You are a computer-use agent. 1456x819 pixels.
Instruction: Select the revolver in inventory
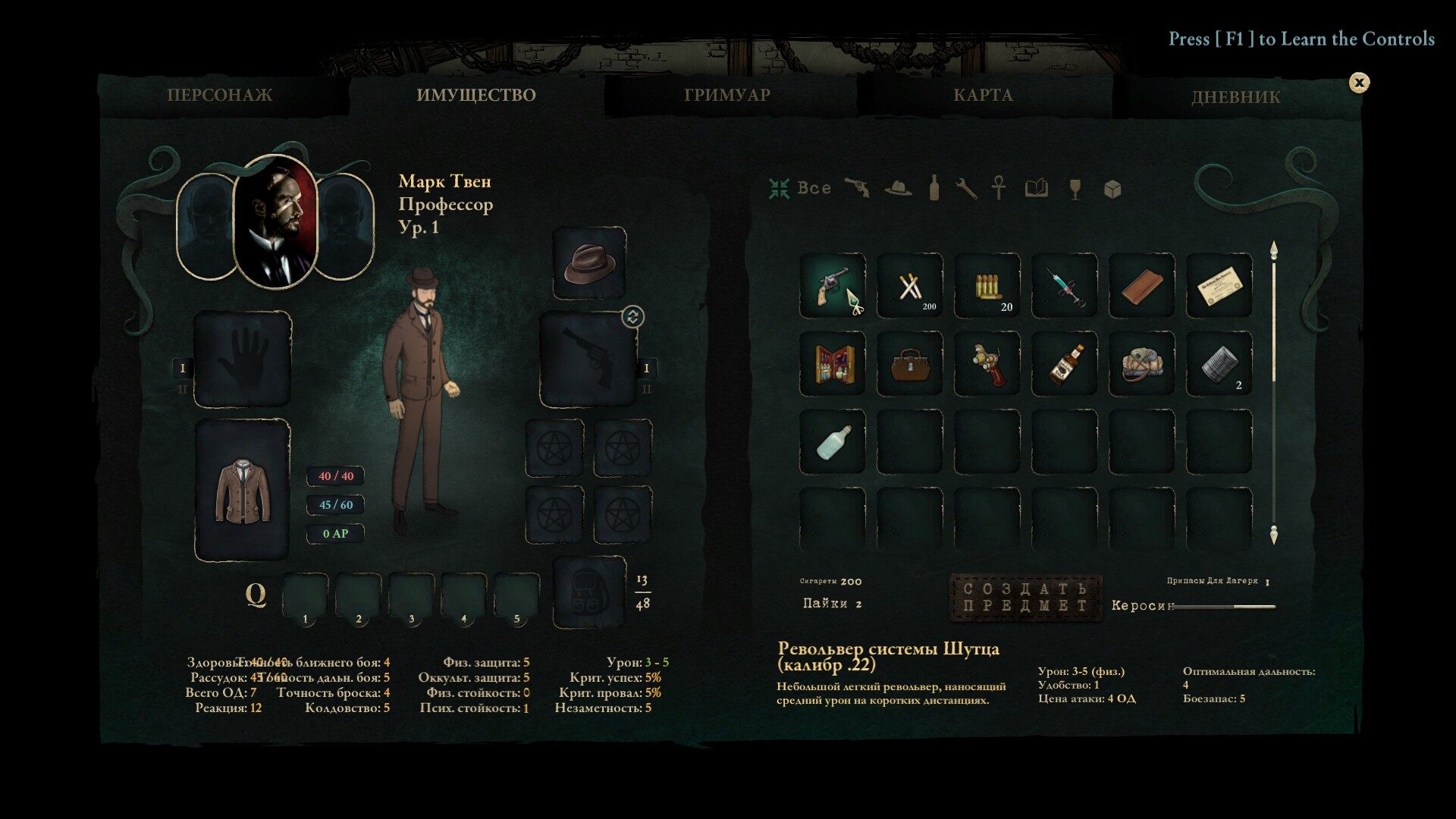(x=833, y=286)
